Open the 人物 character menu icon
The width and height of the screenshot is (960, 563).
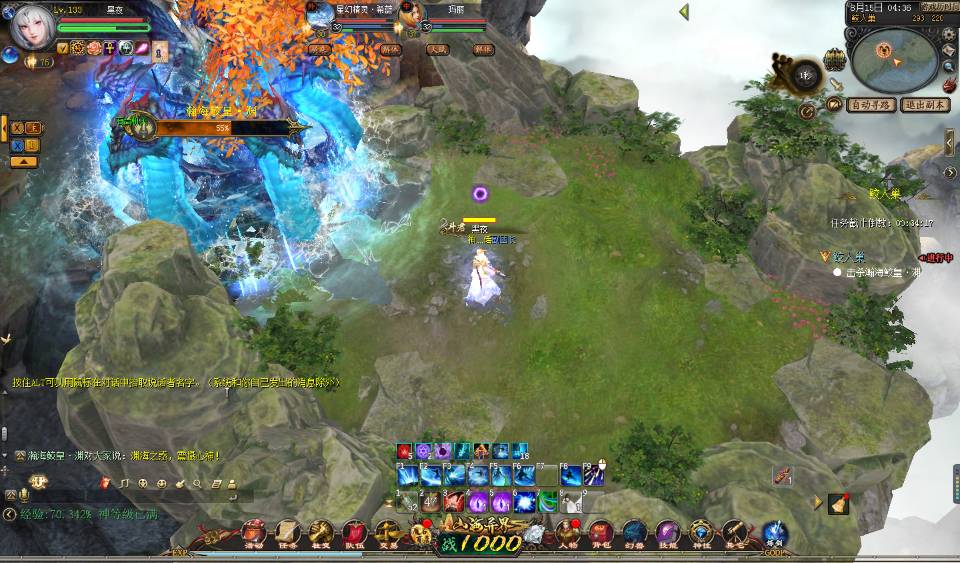(569, 532)
